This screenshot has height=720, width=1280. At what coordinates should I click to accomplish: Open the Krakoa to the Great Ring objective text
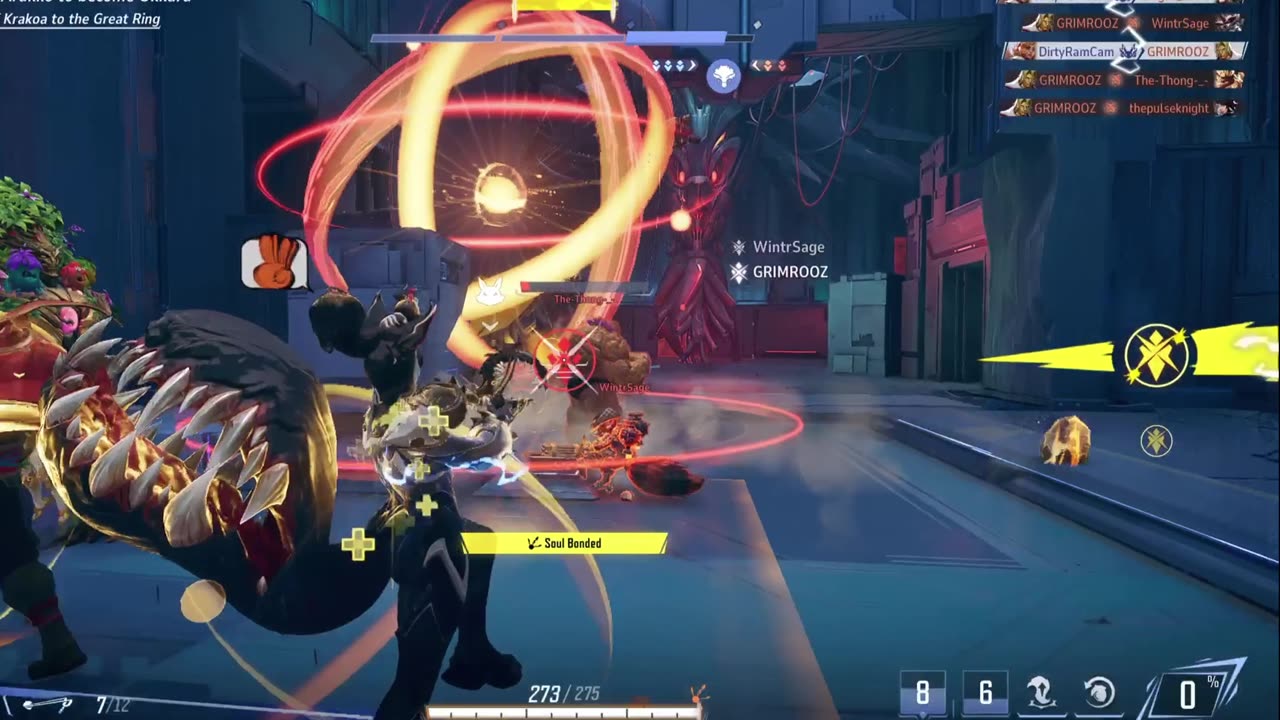80,19
